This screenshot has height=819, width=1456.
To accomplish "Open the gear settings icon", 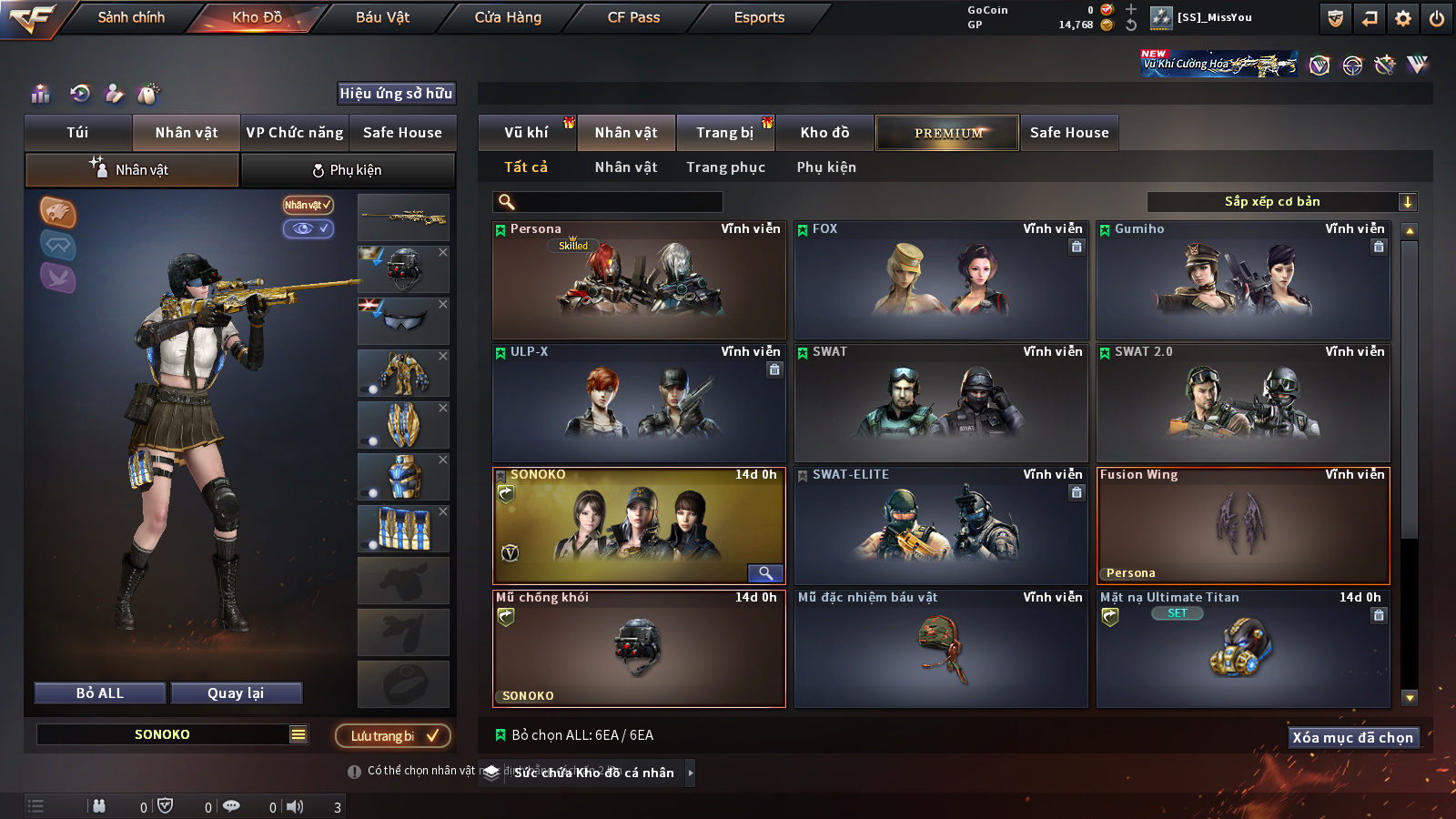I will coord(1403,18).
